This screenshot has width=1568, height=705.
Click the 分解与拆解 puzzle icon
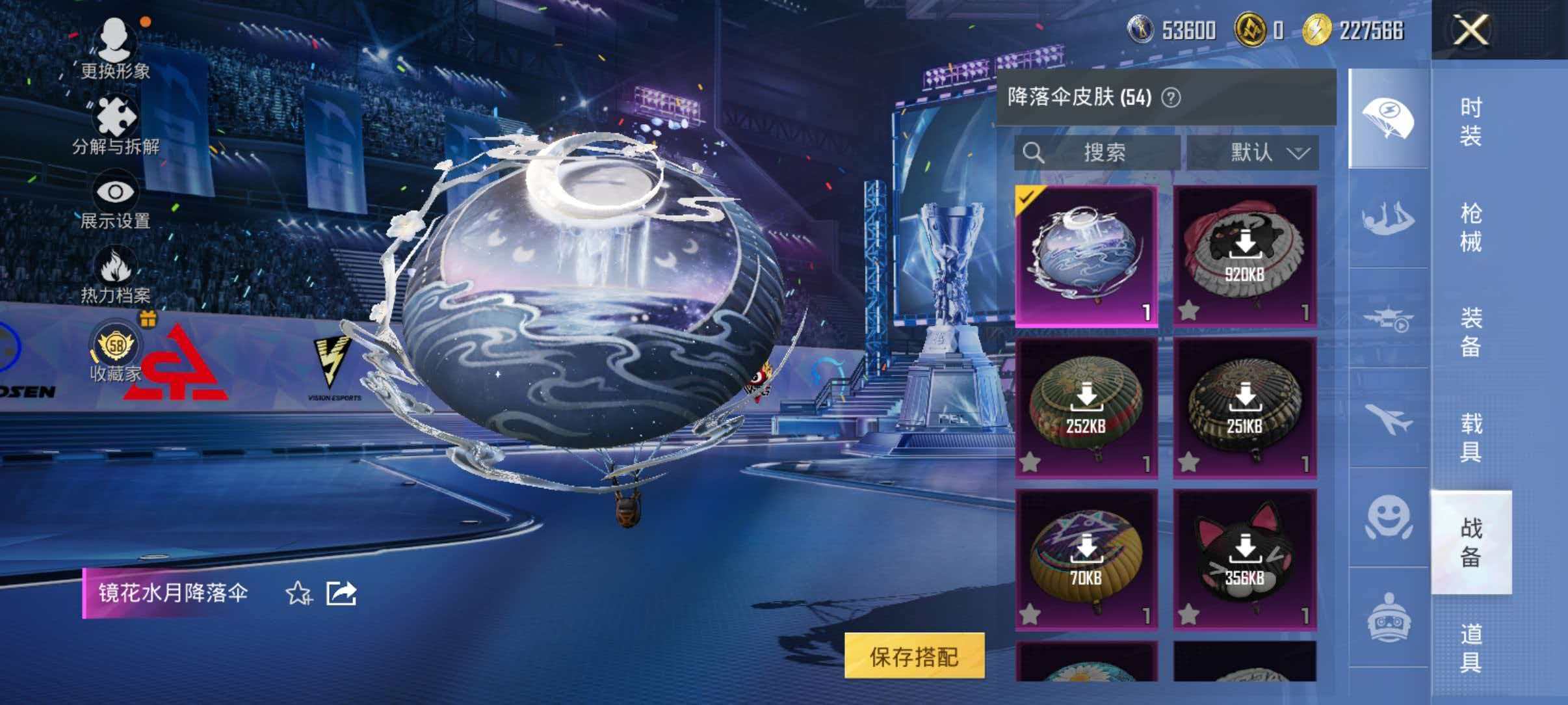(116, 116)
